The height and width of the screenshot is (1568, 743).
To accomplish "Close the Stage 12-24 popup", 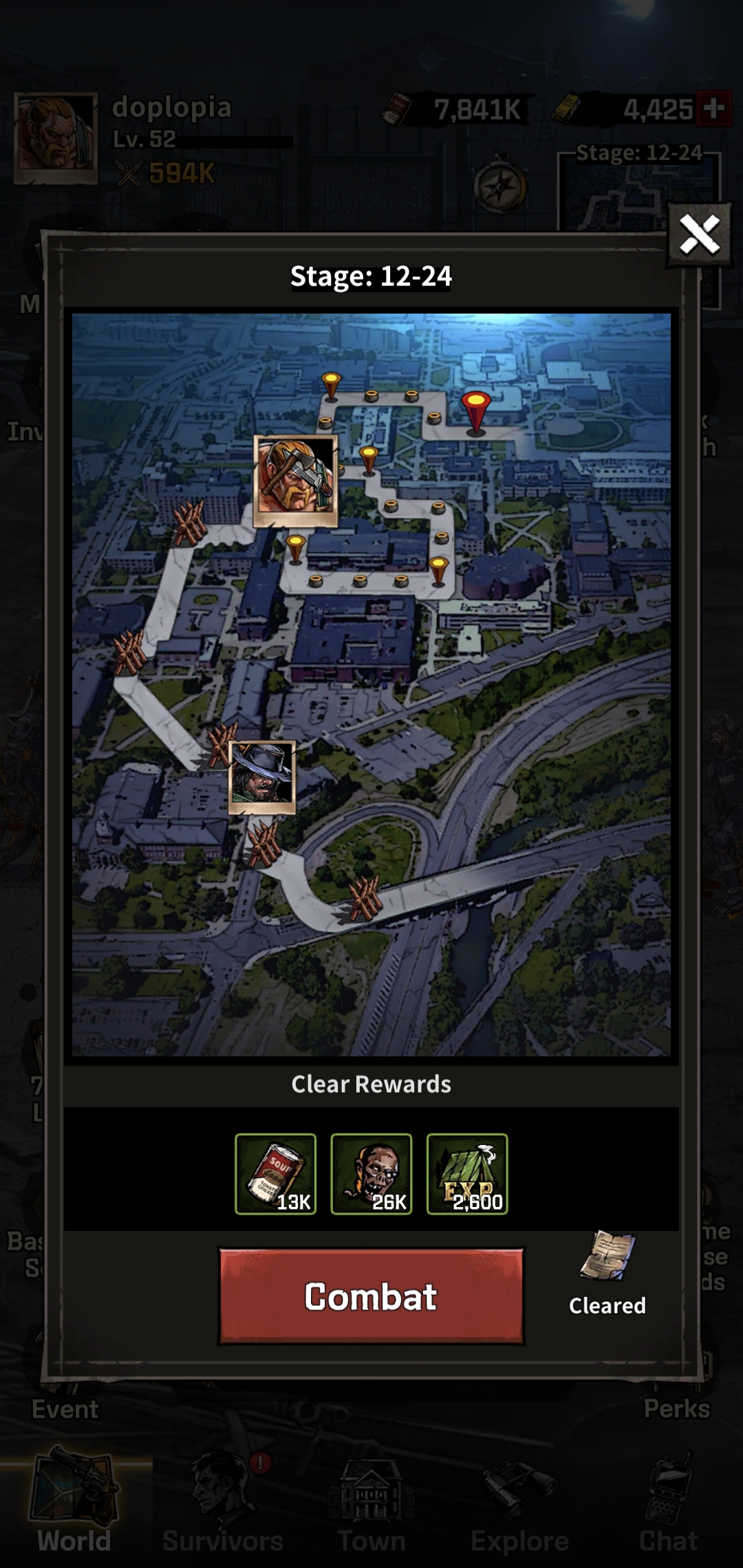I will pos(700,235).
